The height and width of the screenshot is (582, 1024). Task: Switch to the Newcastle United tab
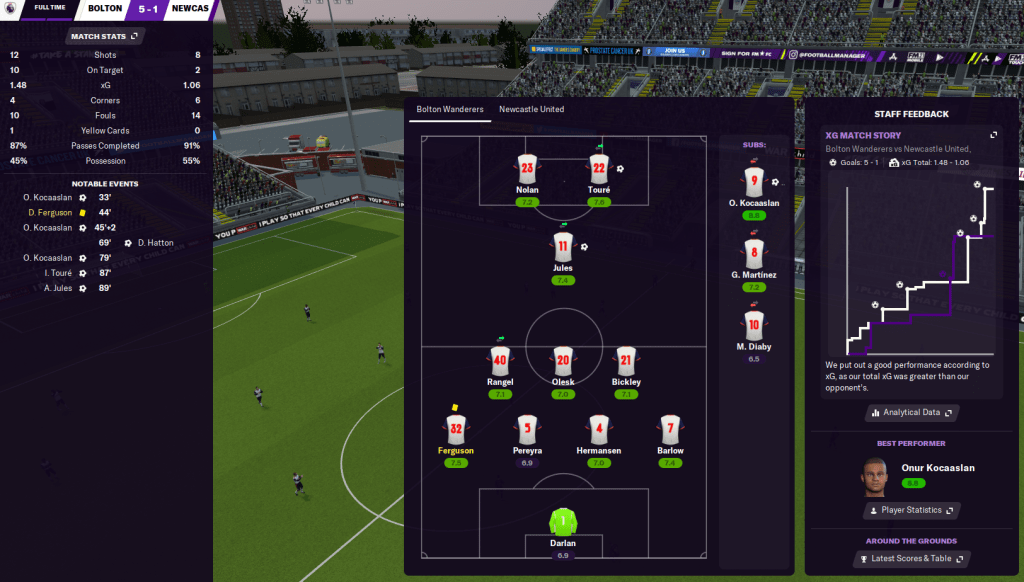click(x=531, y=109)
